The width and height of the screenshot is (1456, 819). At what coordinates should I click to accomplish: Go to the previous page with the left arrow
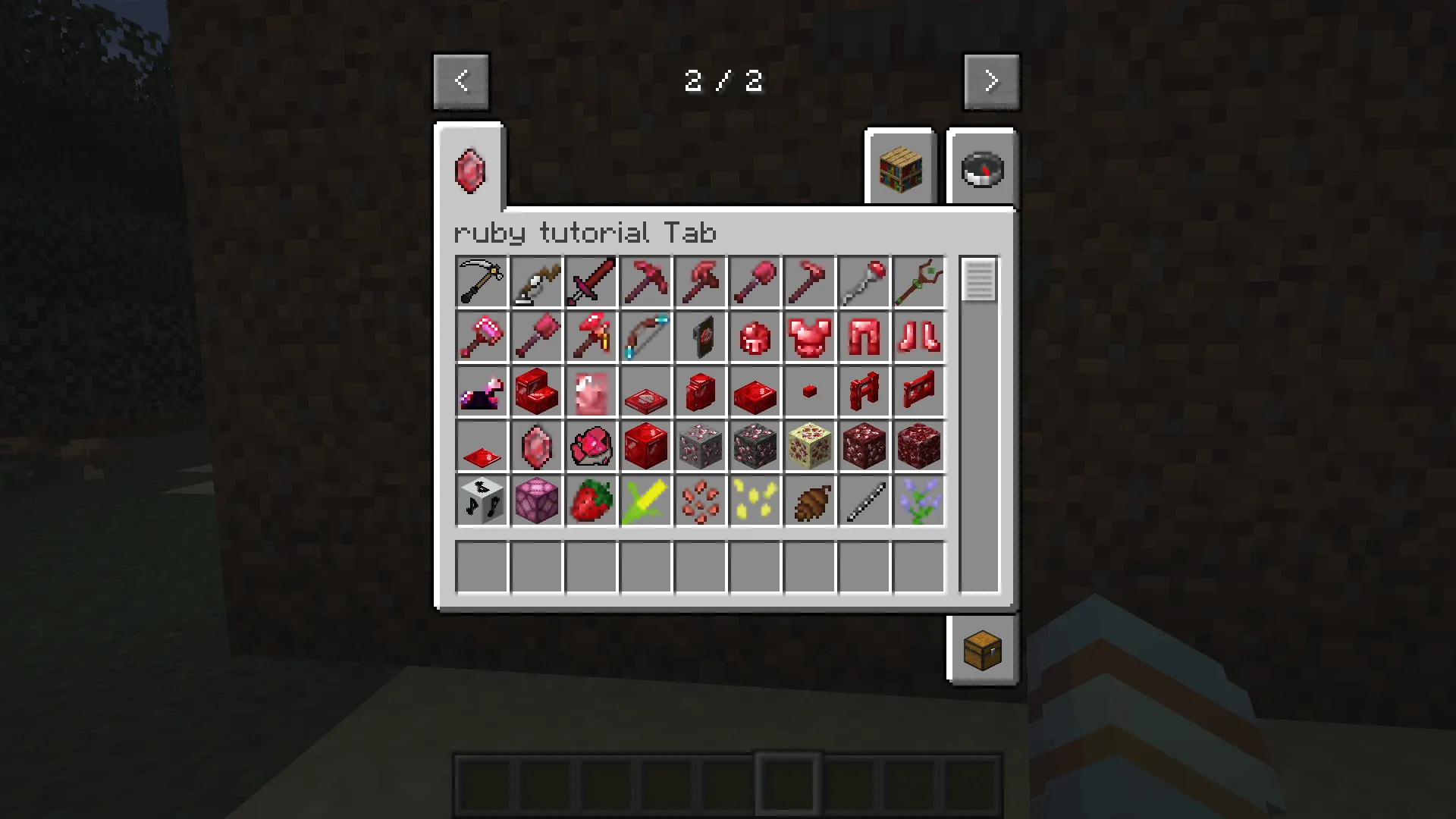461,80
